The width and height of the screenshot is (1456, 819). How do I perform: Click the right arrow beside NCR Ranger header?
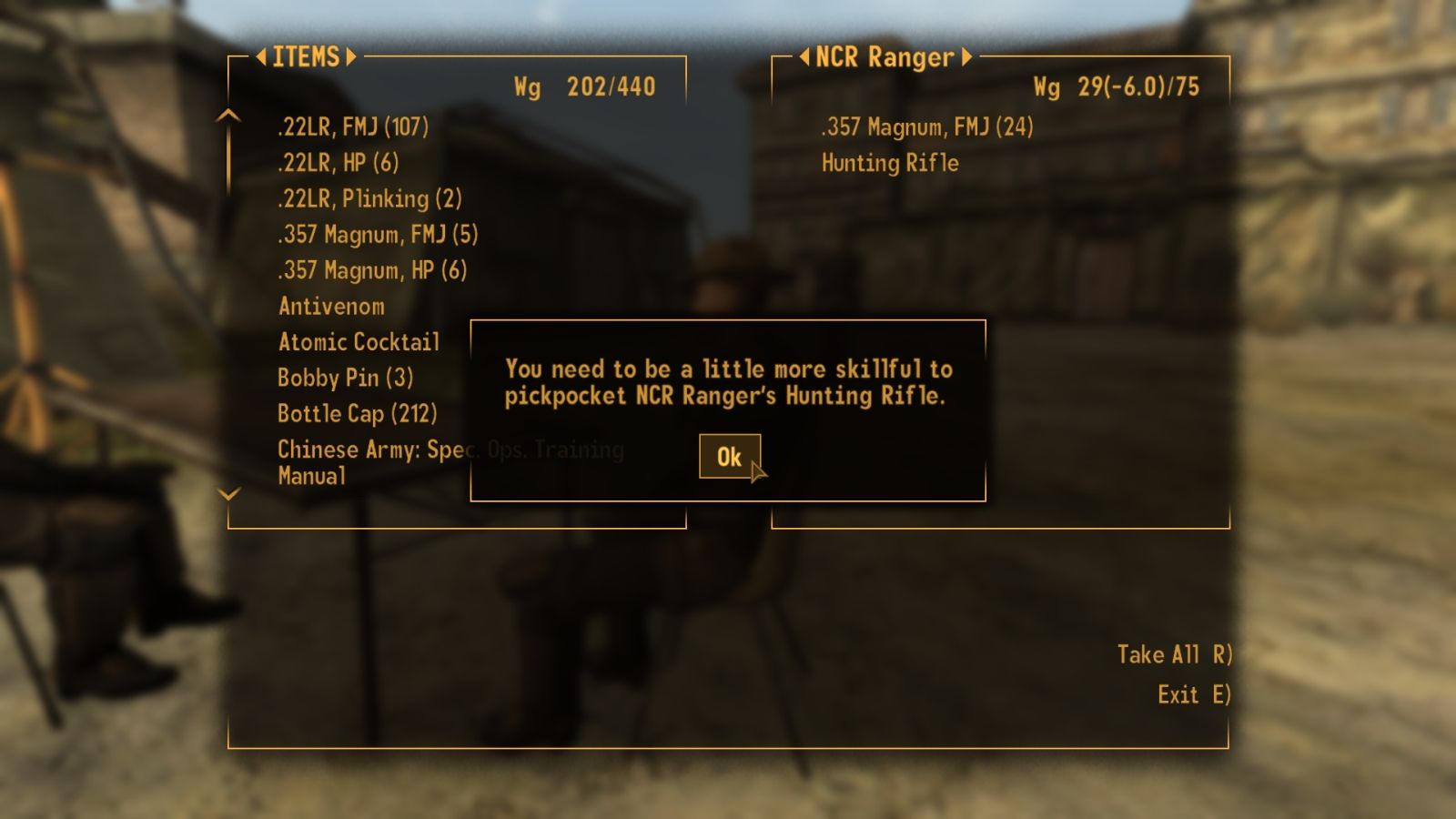pyautogui.click(x=967, y=57)
